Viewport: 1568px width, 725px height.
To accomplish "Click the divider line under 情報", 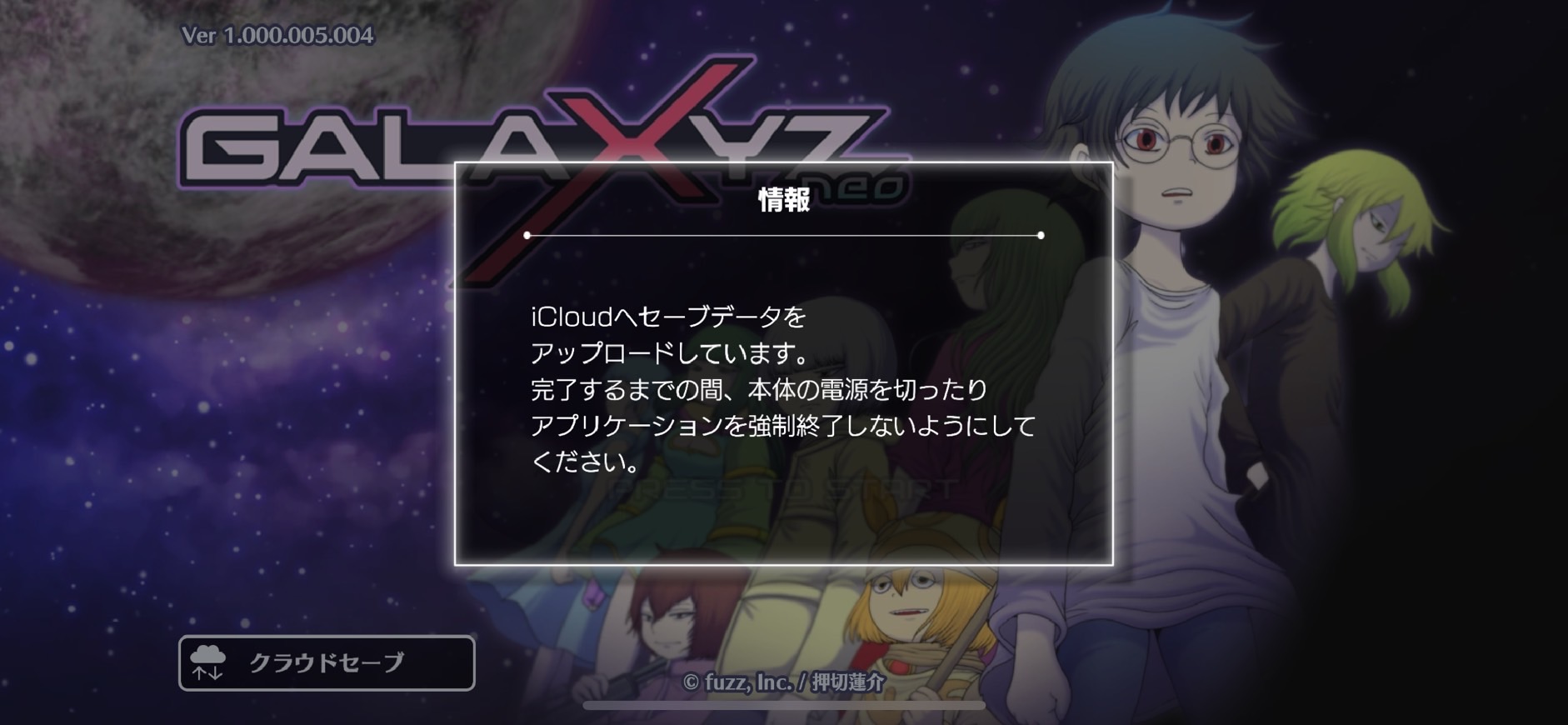I will [x=784, y=237].
